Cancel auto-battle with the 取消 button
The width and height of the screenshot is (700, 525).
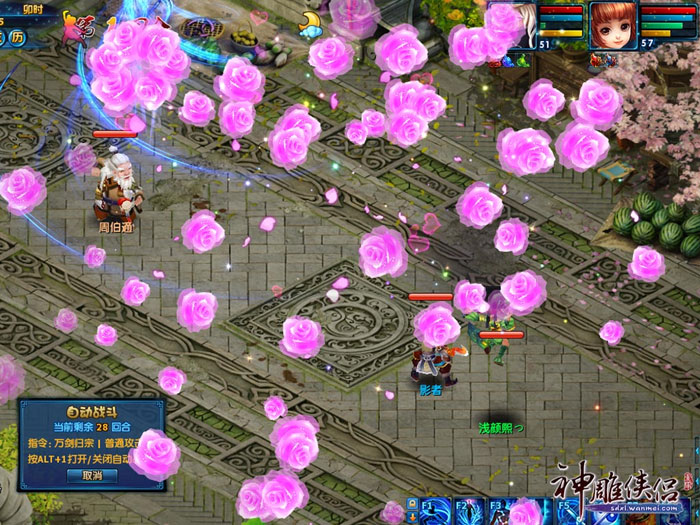tap(93, 475)
